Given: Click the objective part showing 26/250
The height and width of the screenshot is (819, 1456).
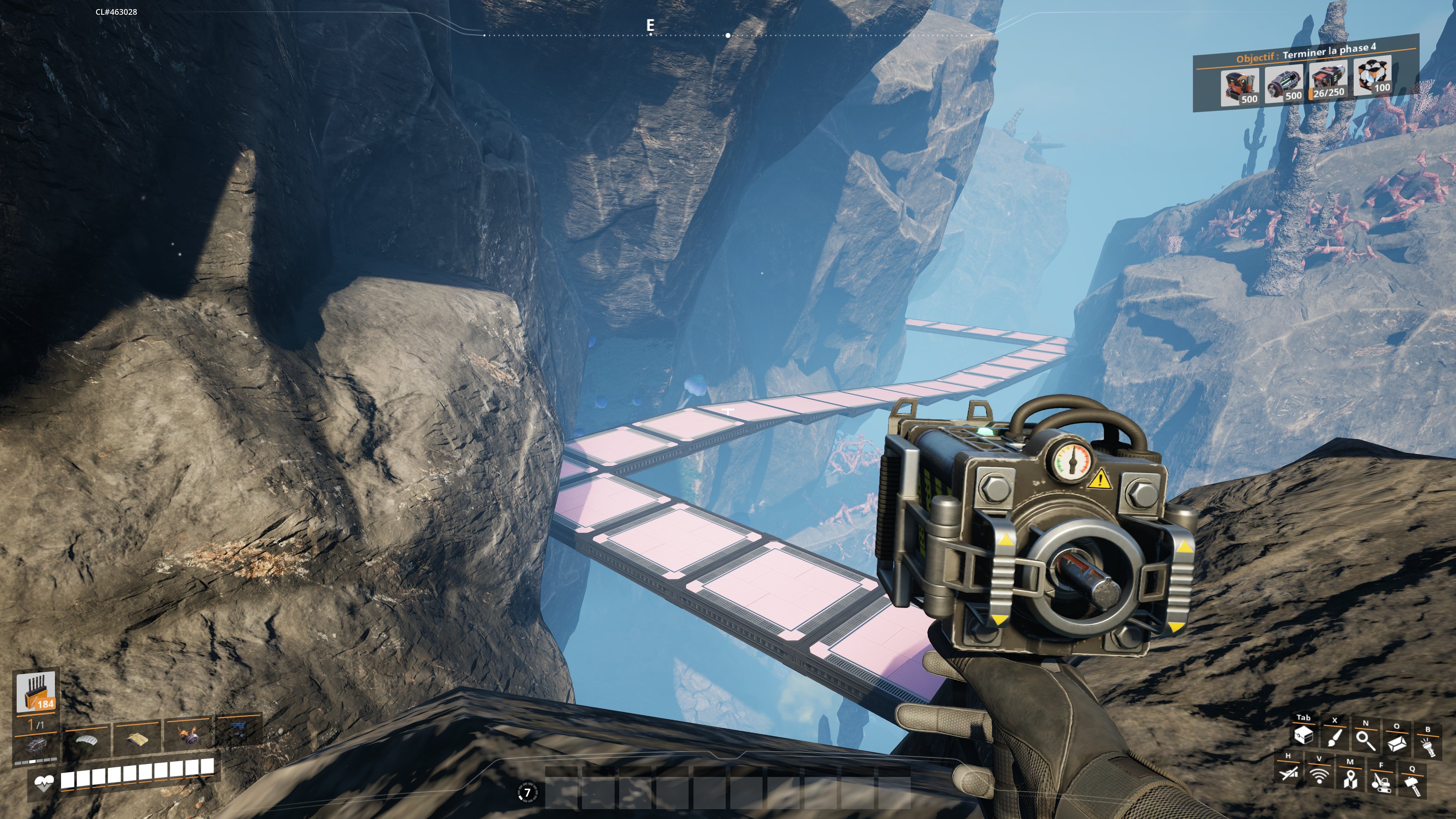Looking at the screenshot, I should coord(1328,82).
